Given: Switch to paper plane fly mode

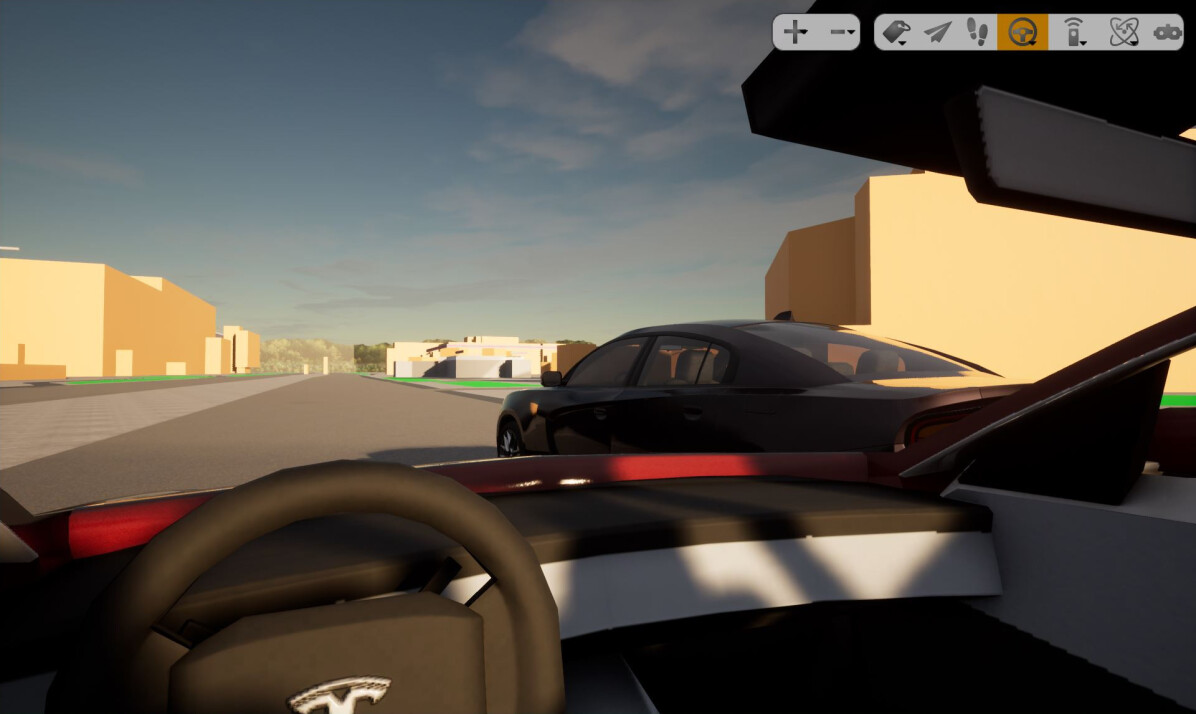Looking at the screenshot, I should [x=937, y=32].
